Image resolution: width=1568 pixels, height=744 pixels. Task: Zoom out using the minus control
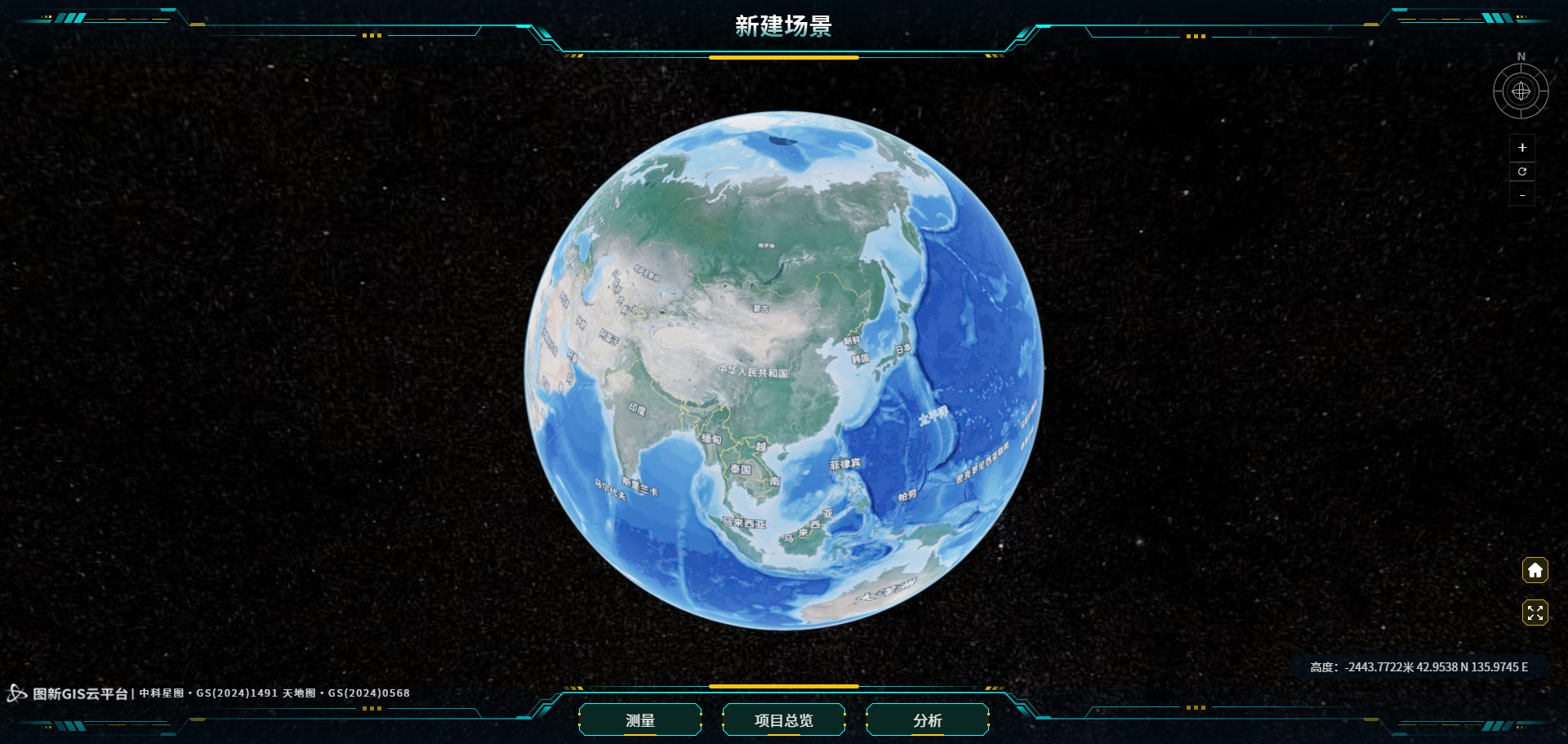pyautogui.click(x=1521, y=194)
